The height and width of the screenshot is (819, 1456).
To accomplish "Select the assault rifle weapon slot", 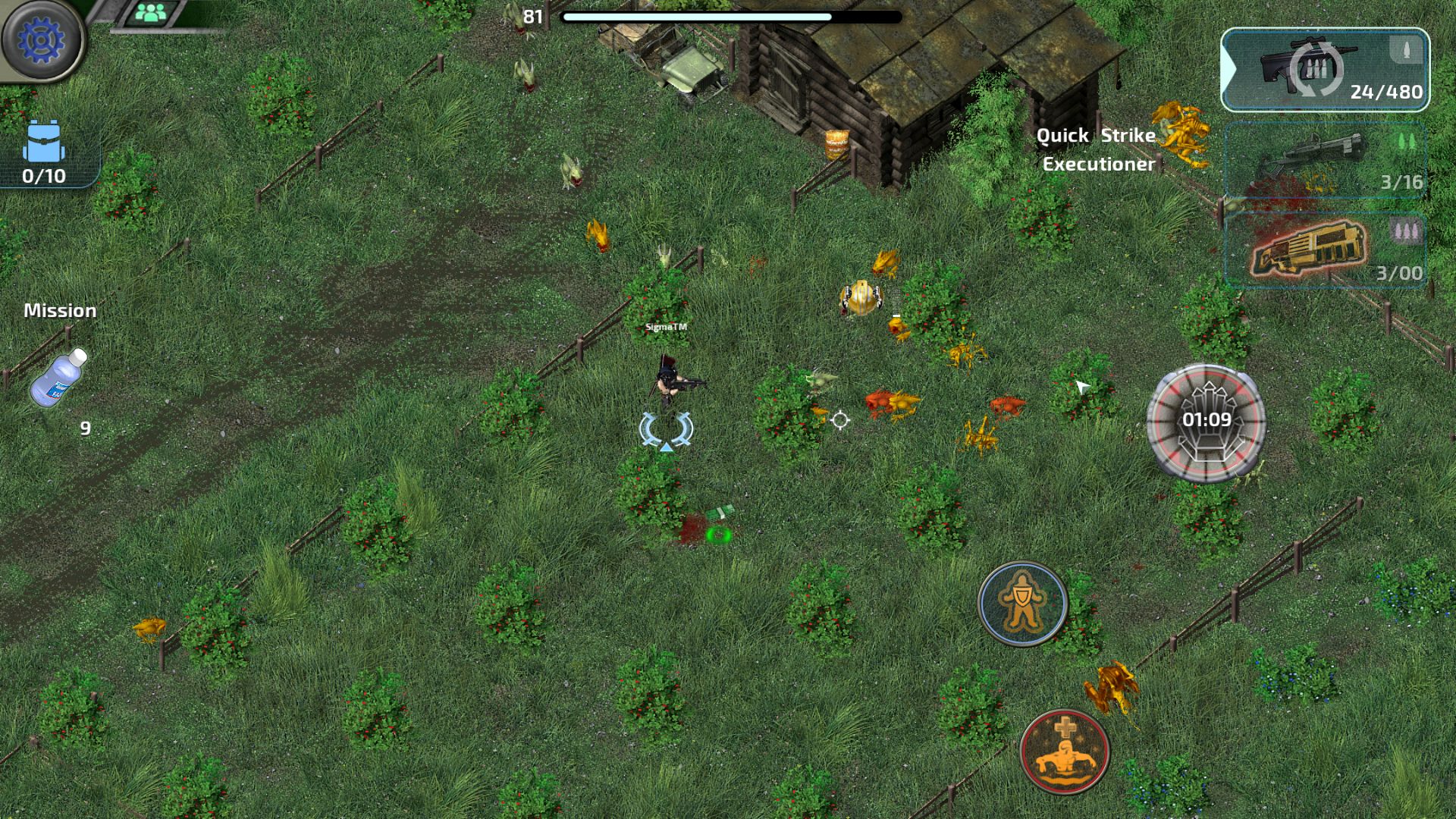I will pos(1325,70).
